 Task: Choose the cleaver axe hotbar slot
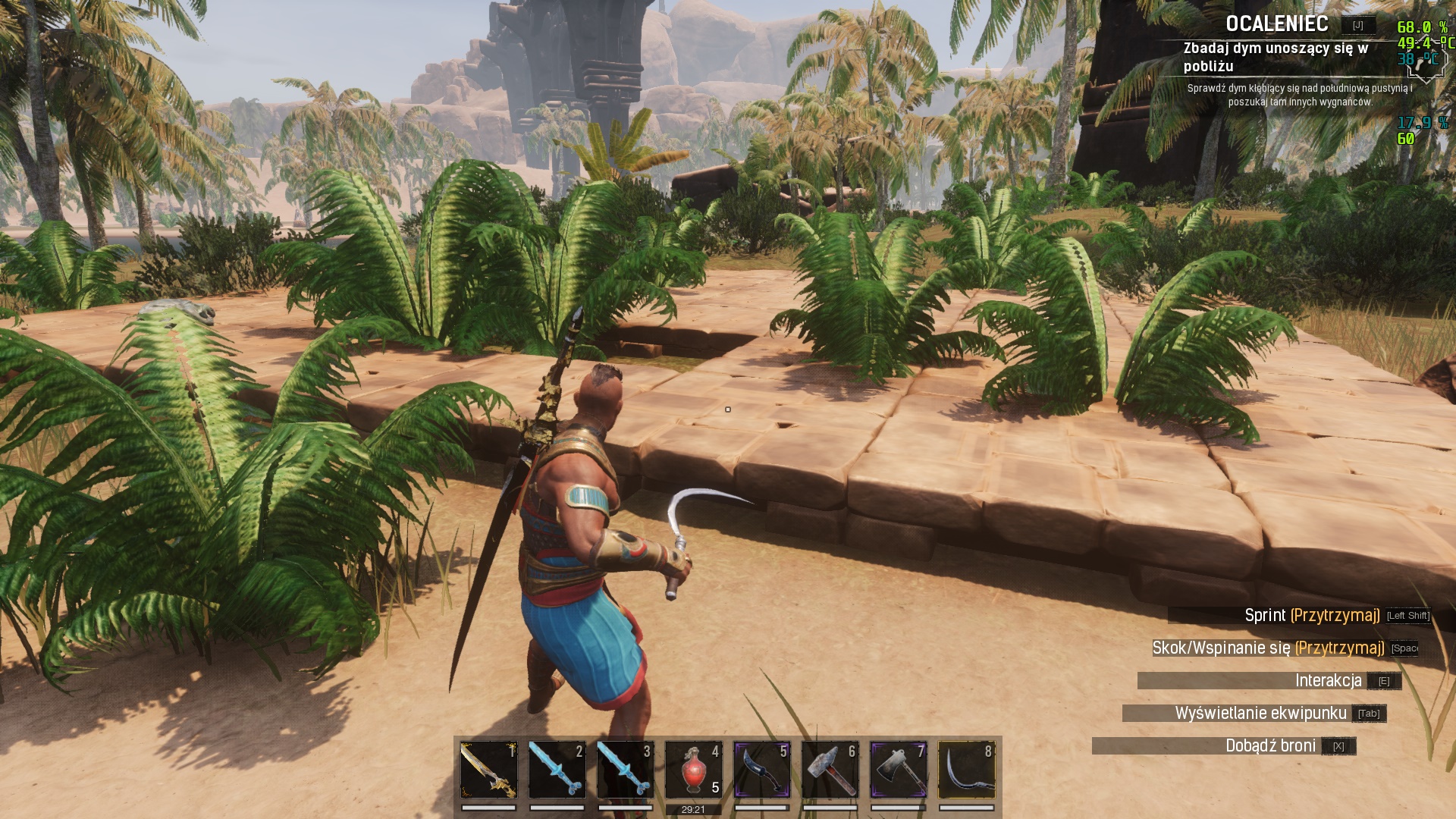click(x=898, y=770)
